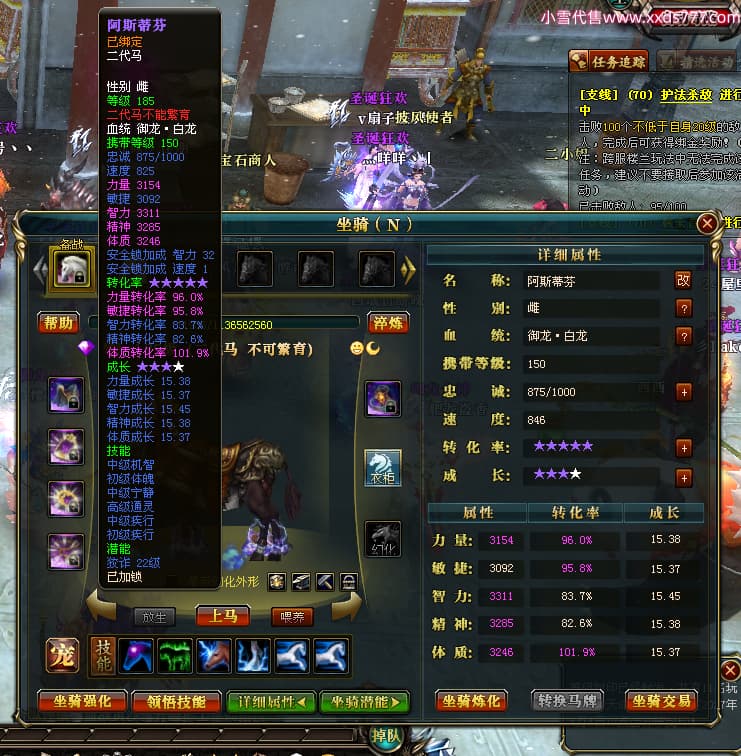This screenshot has width=741, height=756.
Task: Click the 帮助 help button
Action: pos(58,322)
